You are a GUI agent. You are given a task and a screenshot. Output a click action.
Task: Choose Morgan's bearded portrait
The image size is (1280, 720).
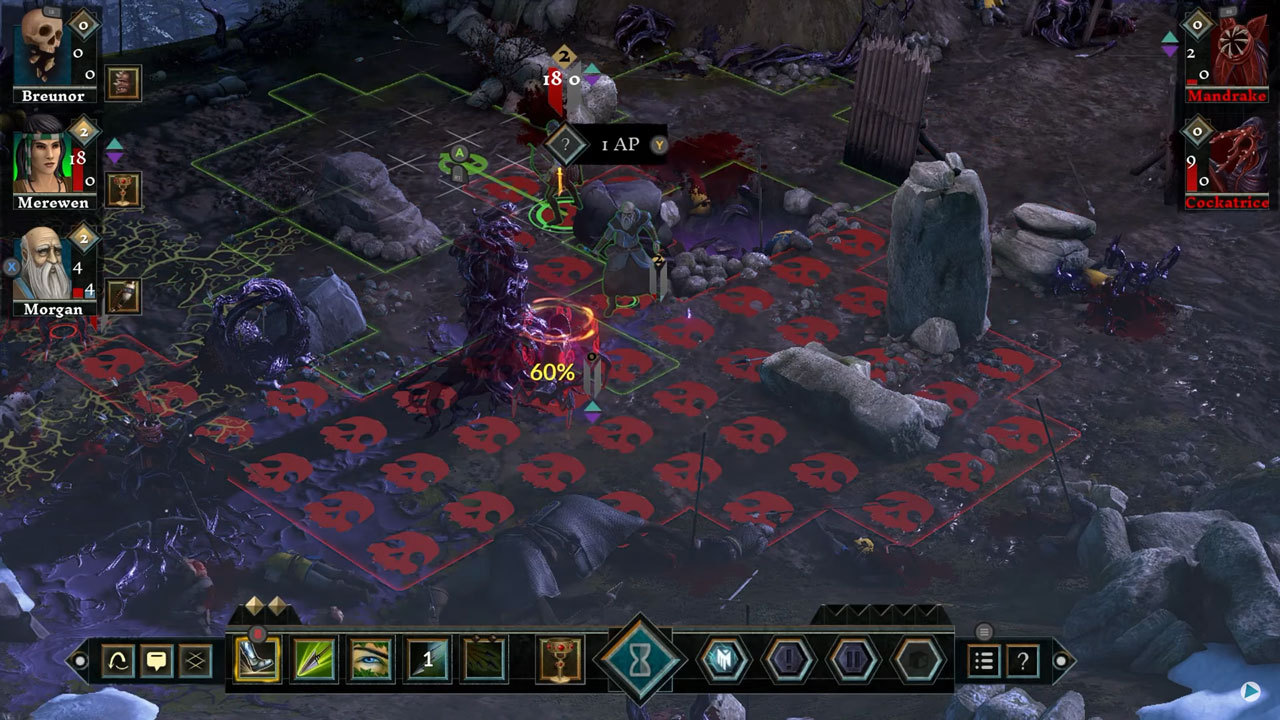tap(43, 266)
